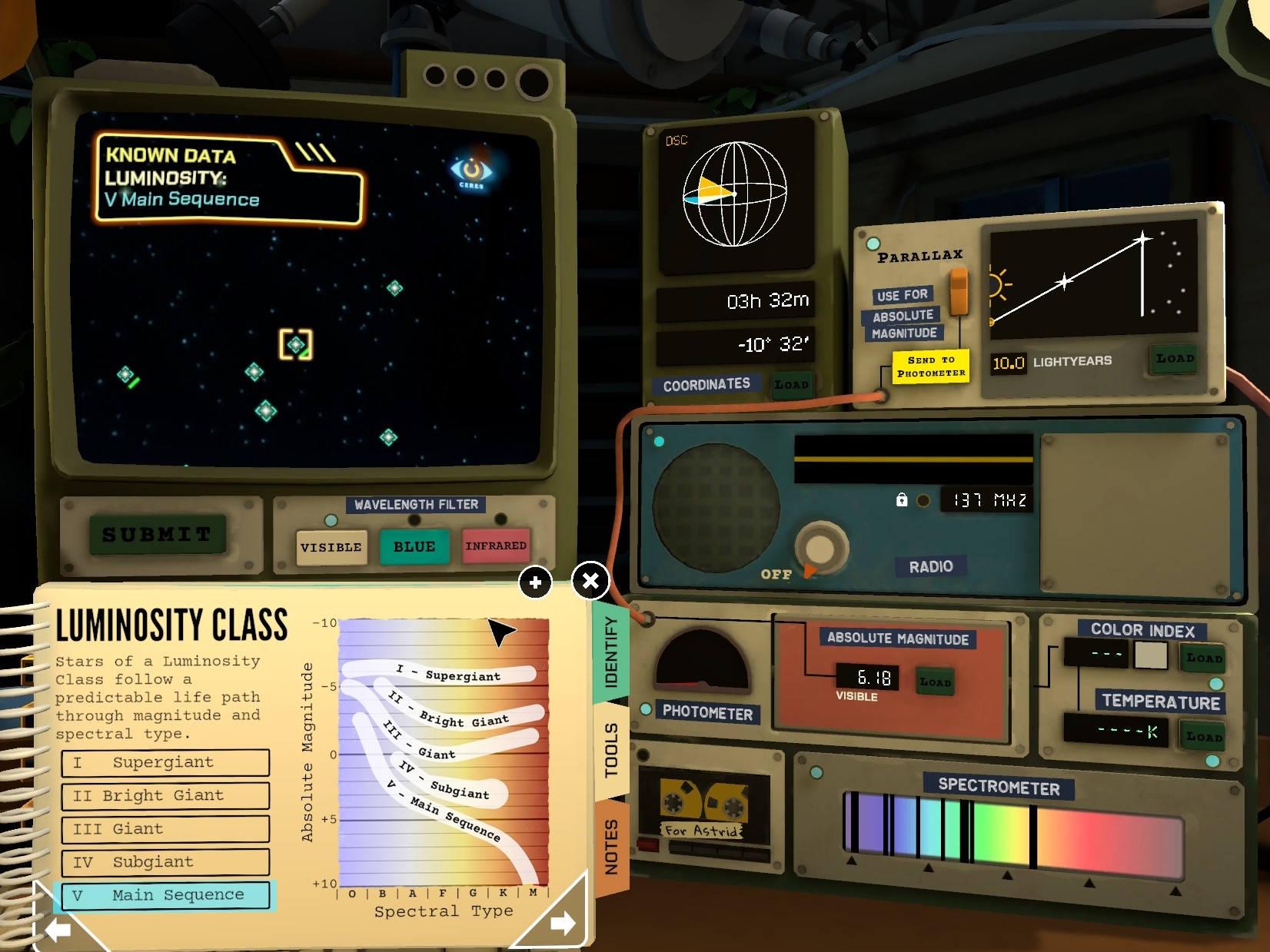The image size is (1270, 952).
Task: Select the VISIBLE wavelength filter
Action: click(x=331, y=547)
